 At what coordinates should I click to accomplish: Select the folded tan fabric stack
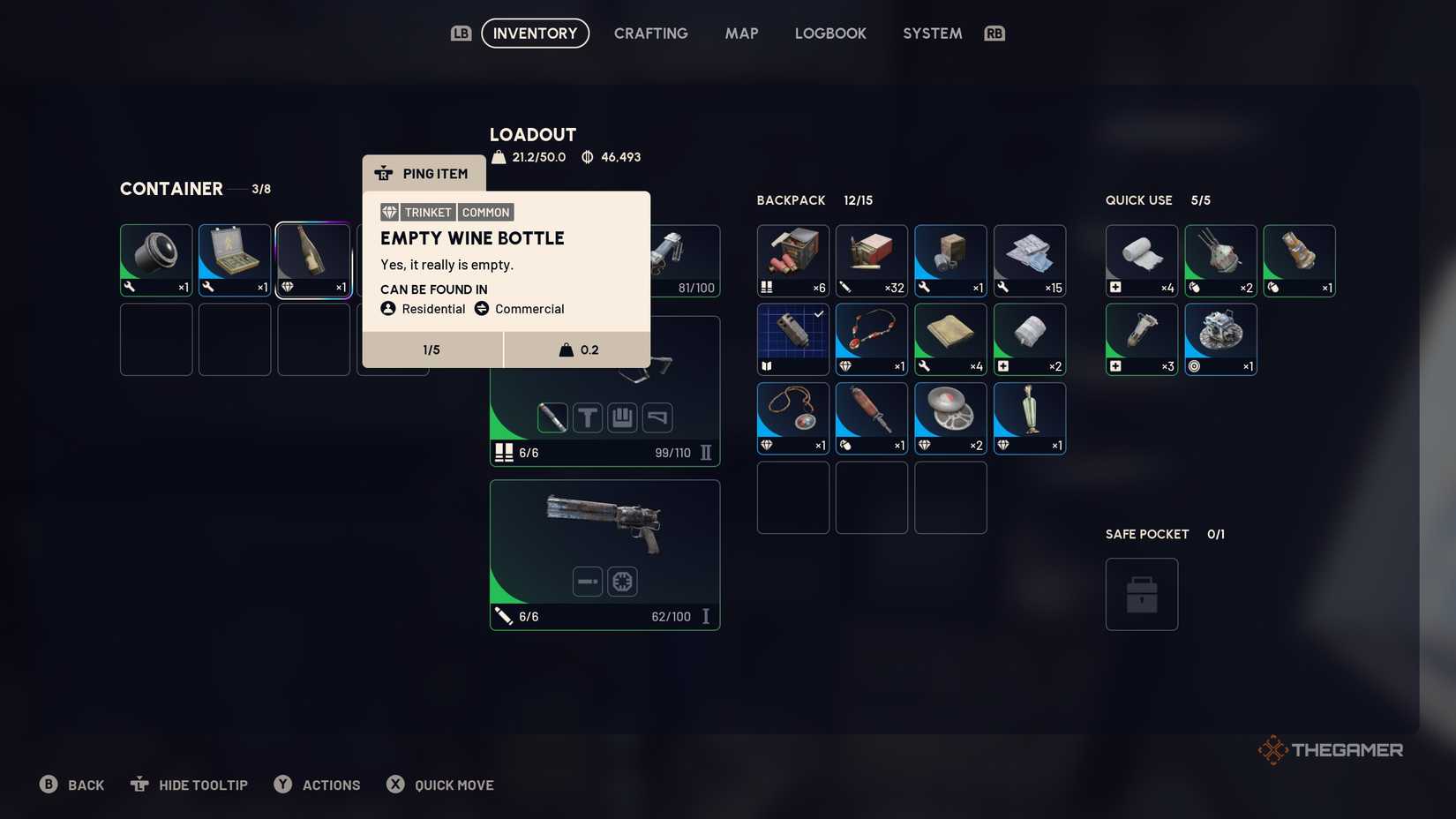(950, 339)
